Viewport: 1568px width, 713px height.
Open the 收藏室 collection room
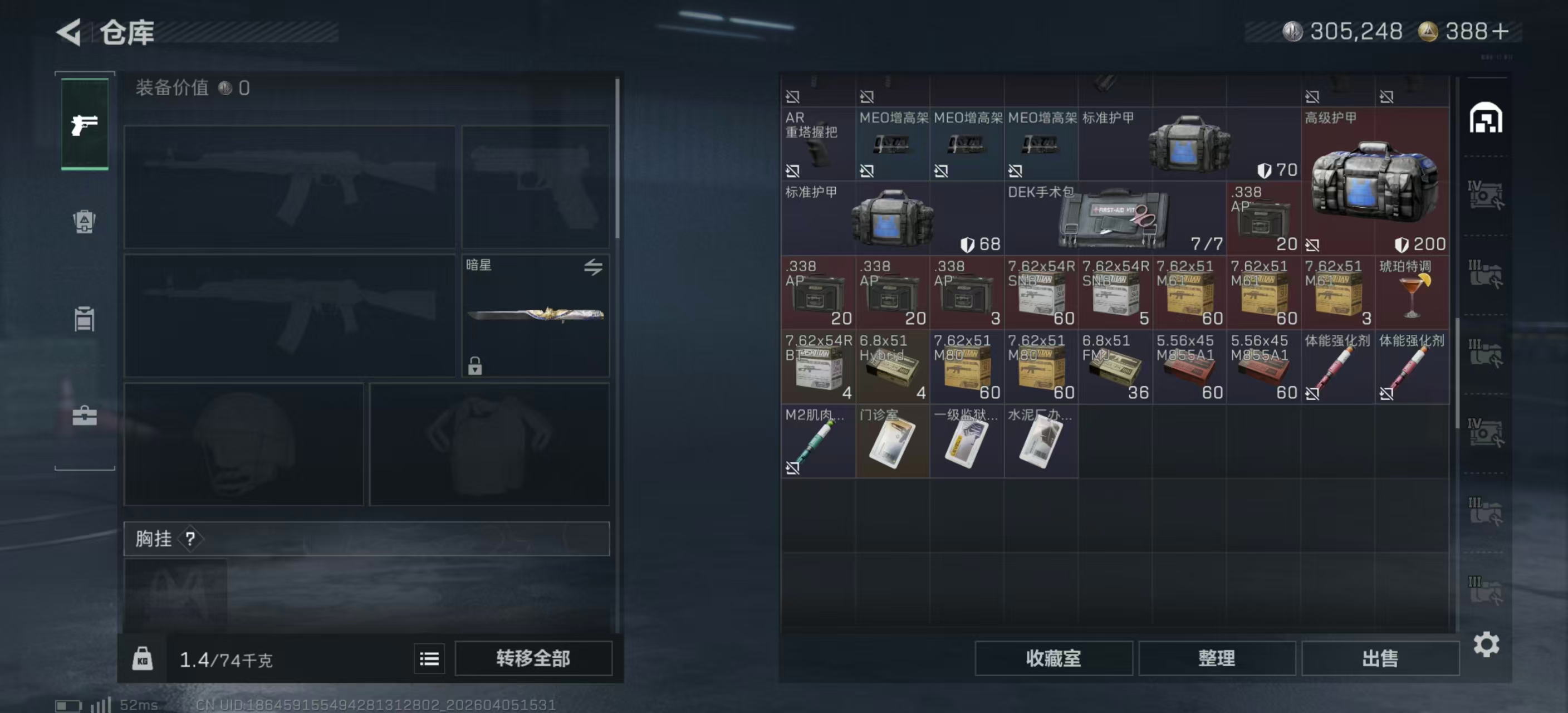point(1053,659)
